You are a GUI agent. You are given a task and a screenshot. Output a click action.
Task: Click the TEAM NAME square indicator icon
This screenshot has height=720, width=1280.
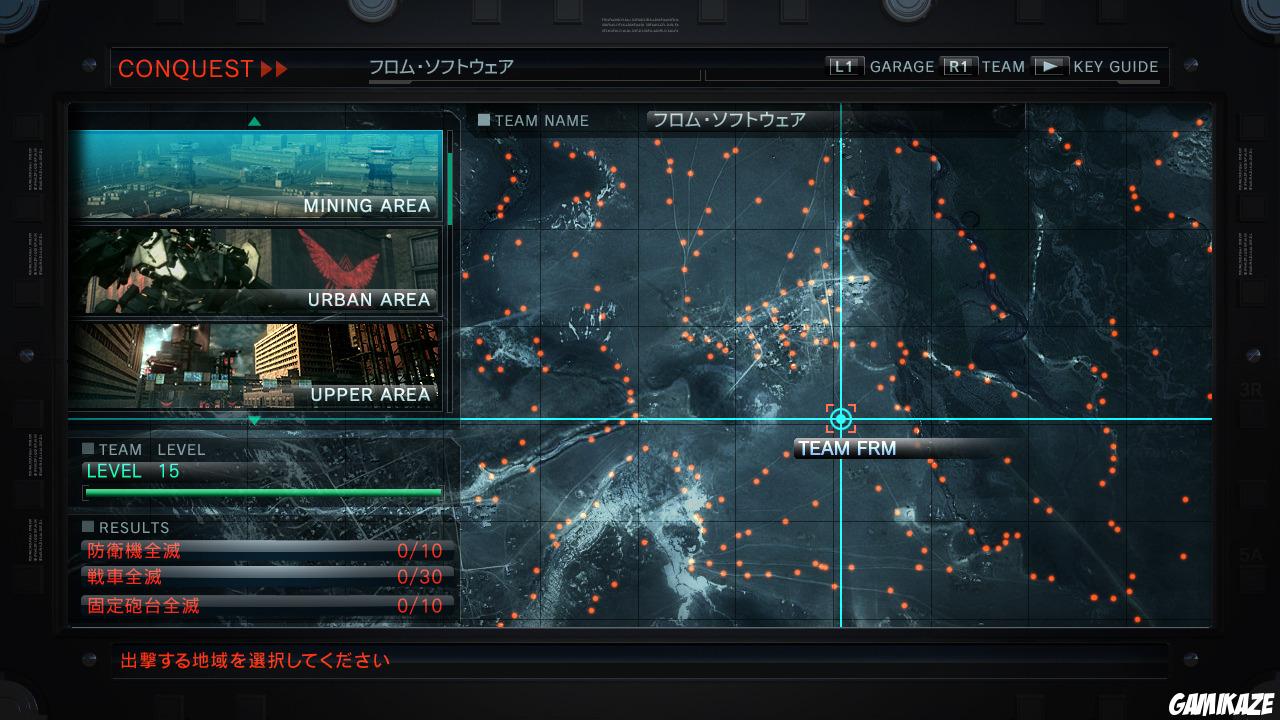(x=486, y=120)
